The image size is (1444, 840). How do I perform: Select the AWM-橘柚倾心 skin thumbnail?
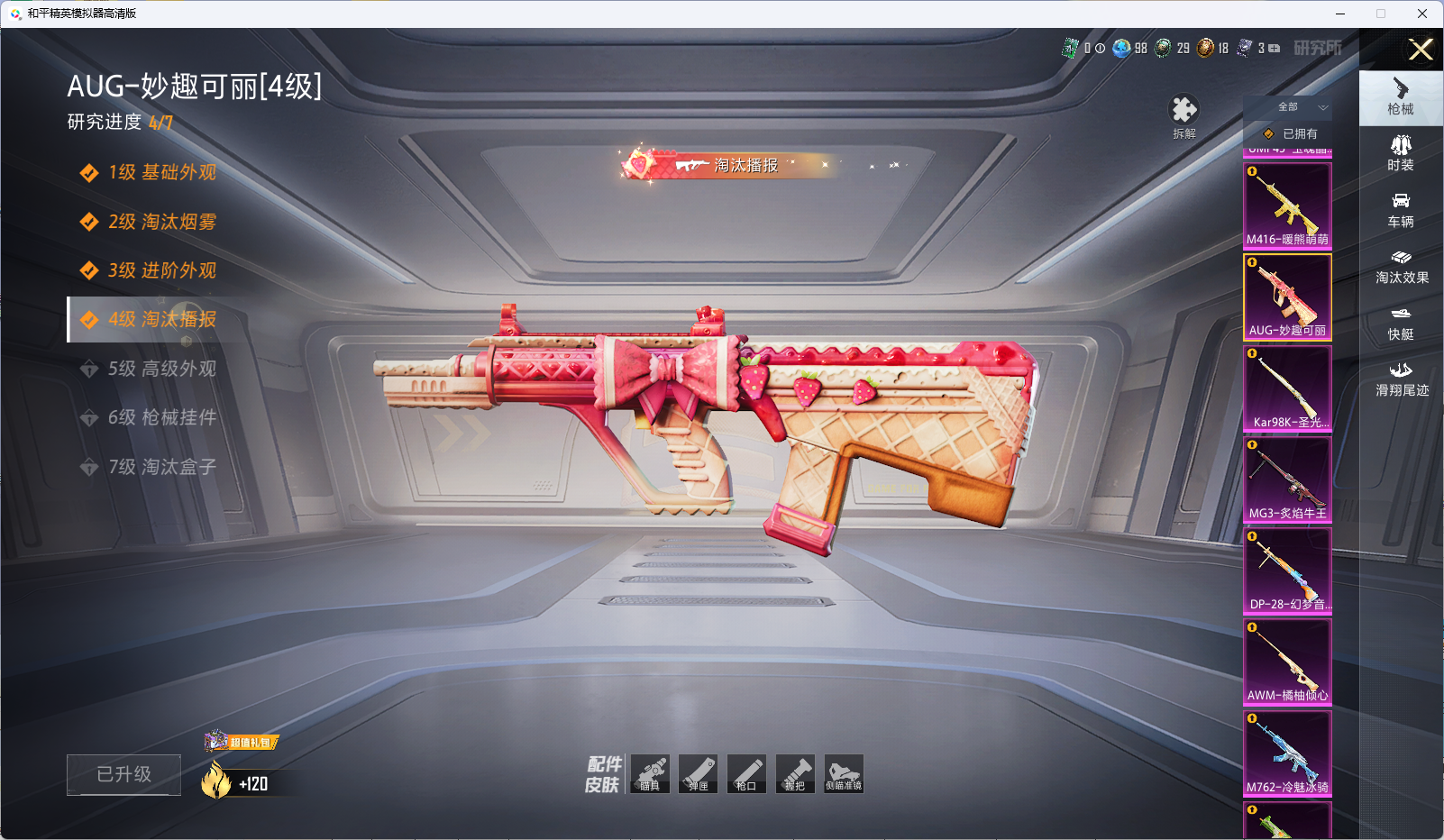point(1287,662)
